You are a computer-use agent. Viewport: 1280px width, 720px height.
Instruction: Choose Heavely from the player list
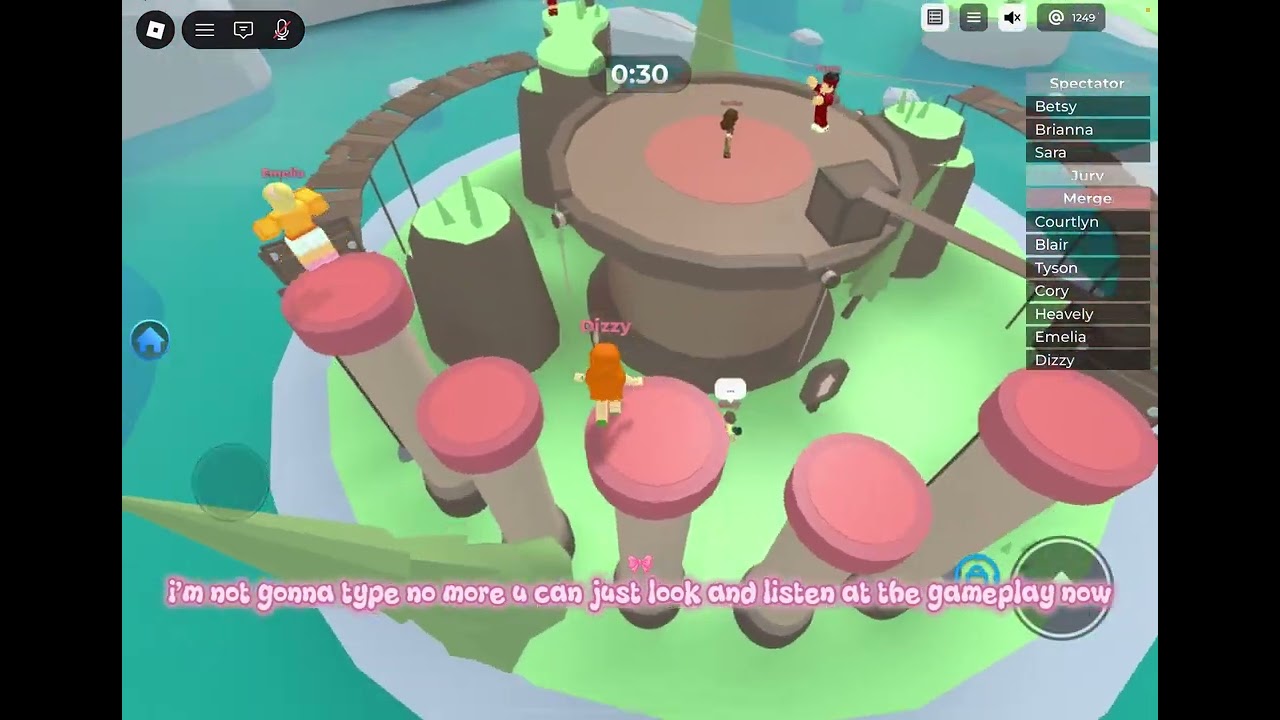click(x=1087, y=313)
